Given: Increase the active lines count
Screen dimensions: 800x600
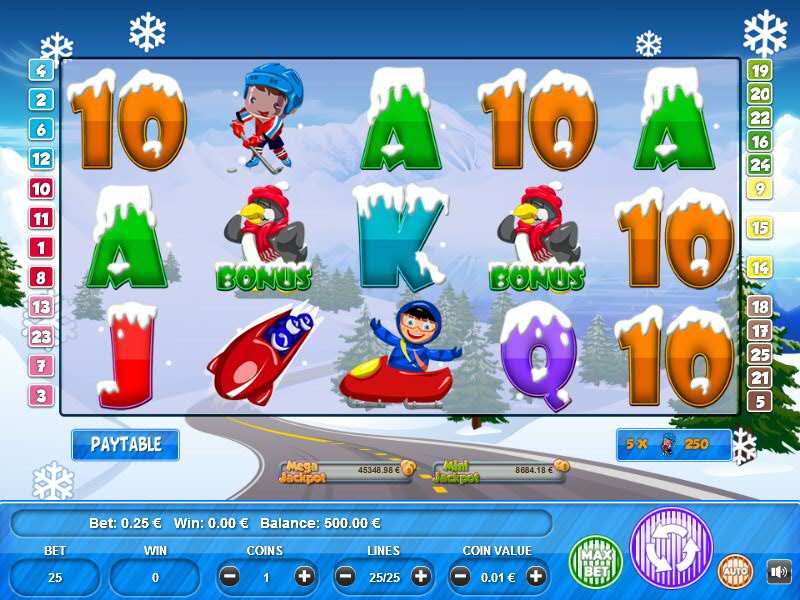Looking at the screenshot, I should [x=421, y=576].
